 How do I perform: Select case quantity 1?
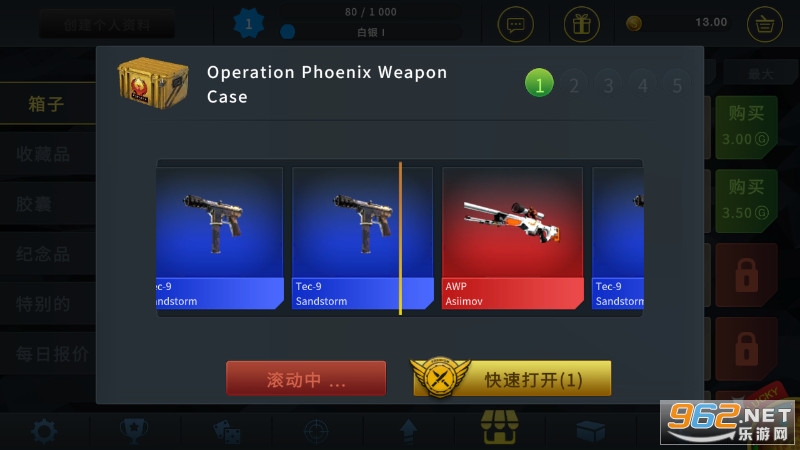pyautogui.click(x=539, y=85)
